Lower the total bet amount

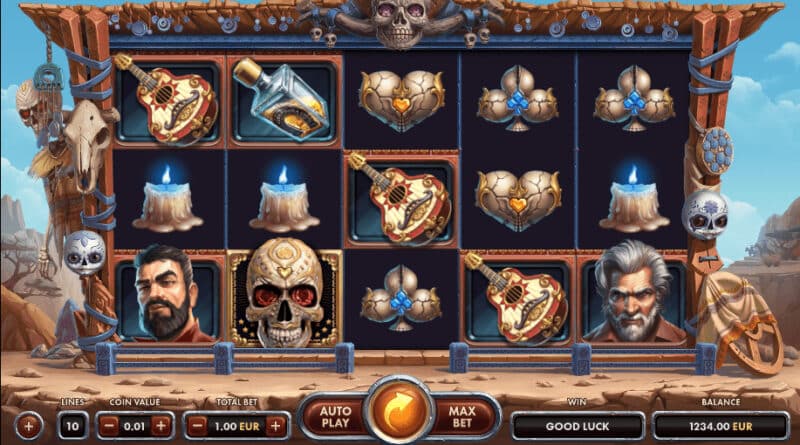(197, 425)
